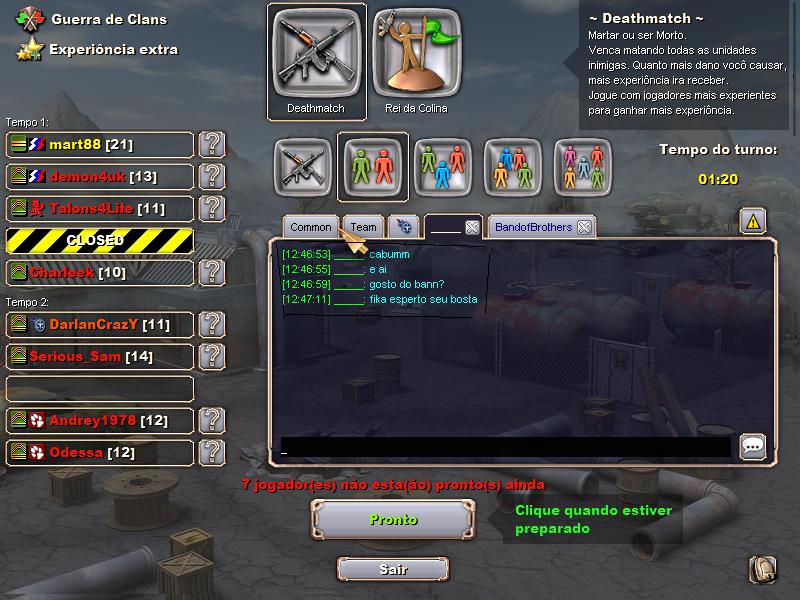
Task: Select player Serious_Sam in the list
Action: point(100,357)
